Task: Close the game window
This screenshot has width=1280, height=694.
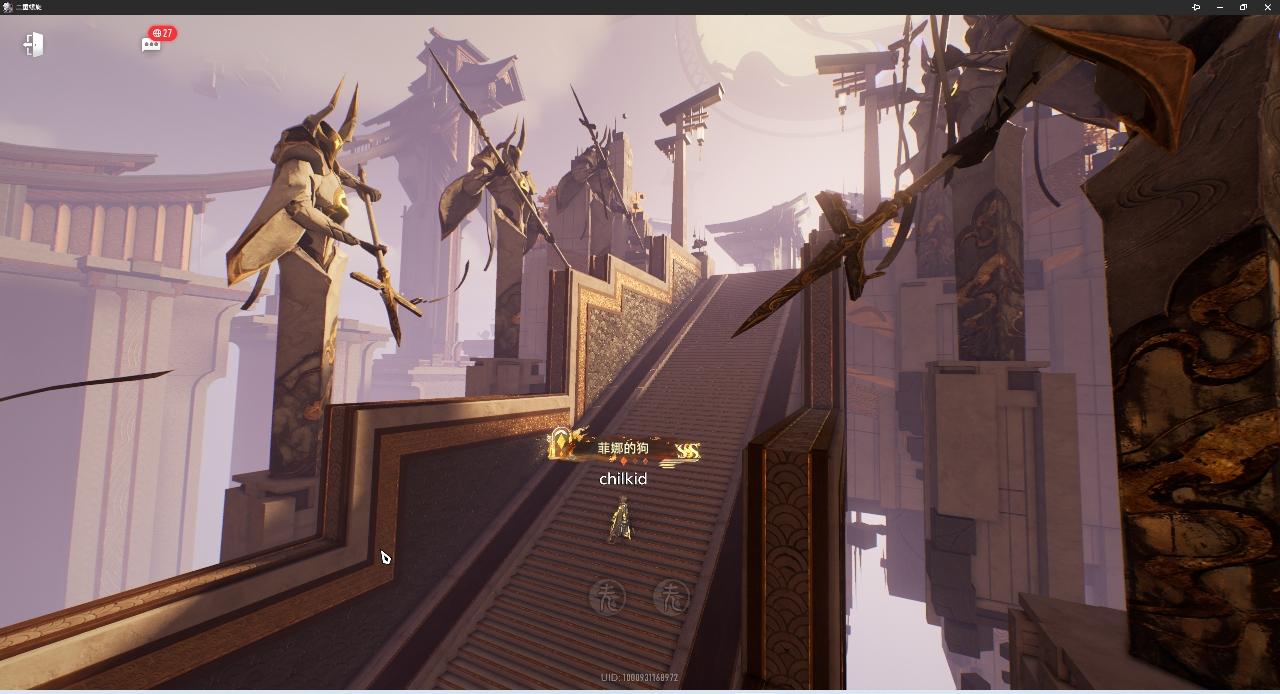Action: click(1268, 7)
